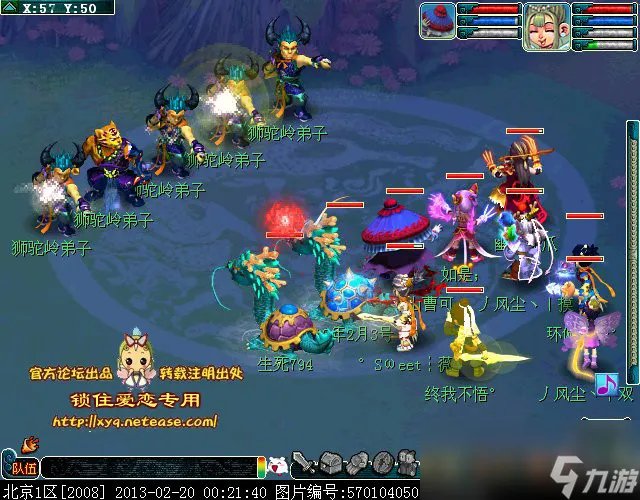Select the 队伍 team chat channel button
This screenshot has width=640, height=500.
(x=22, y=467)
